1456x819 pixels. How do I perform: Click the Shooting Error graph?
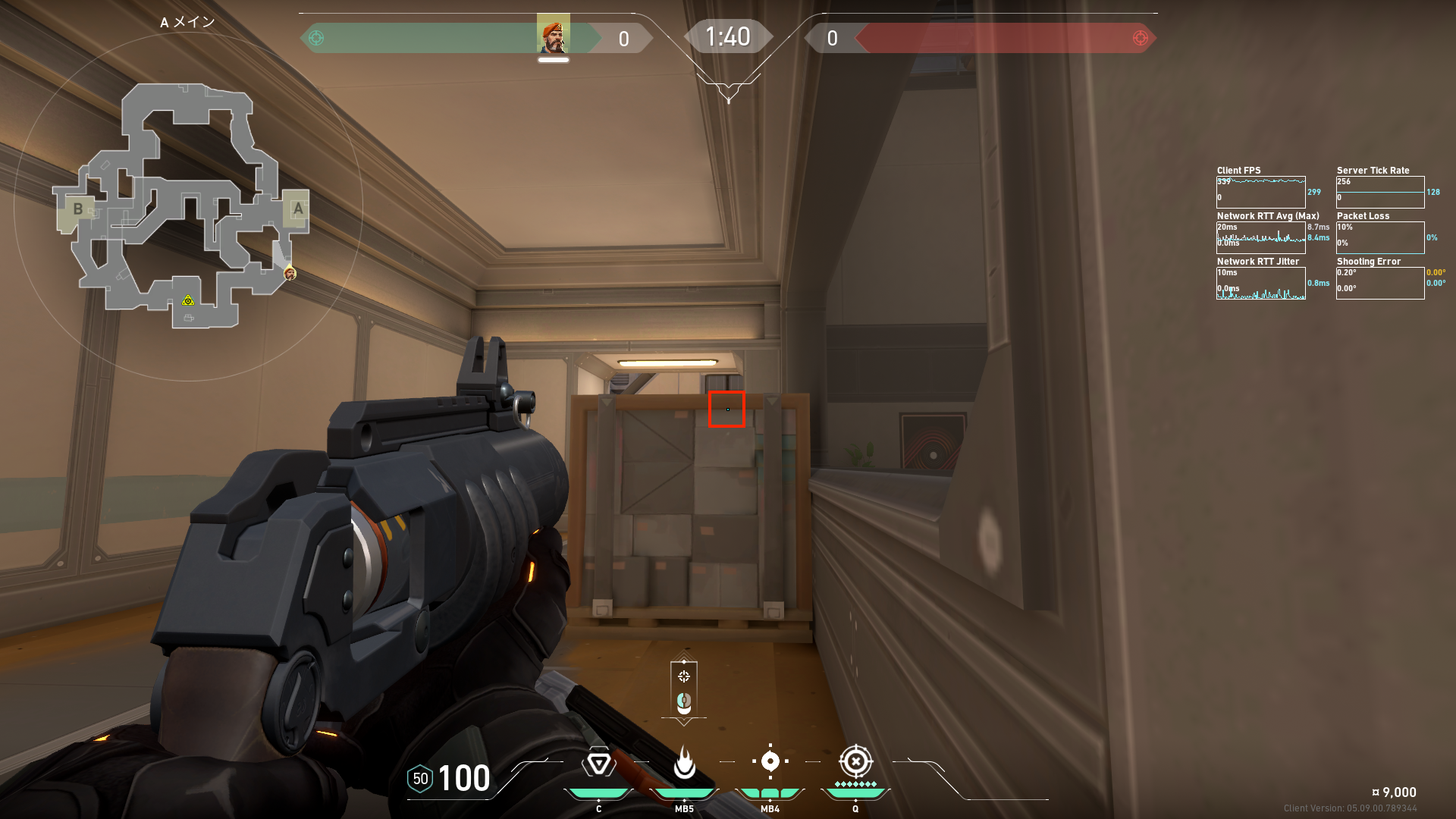point(1380,283)
